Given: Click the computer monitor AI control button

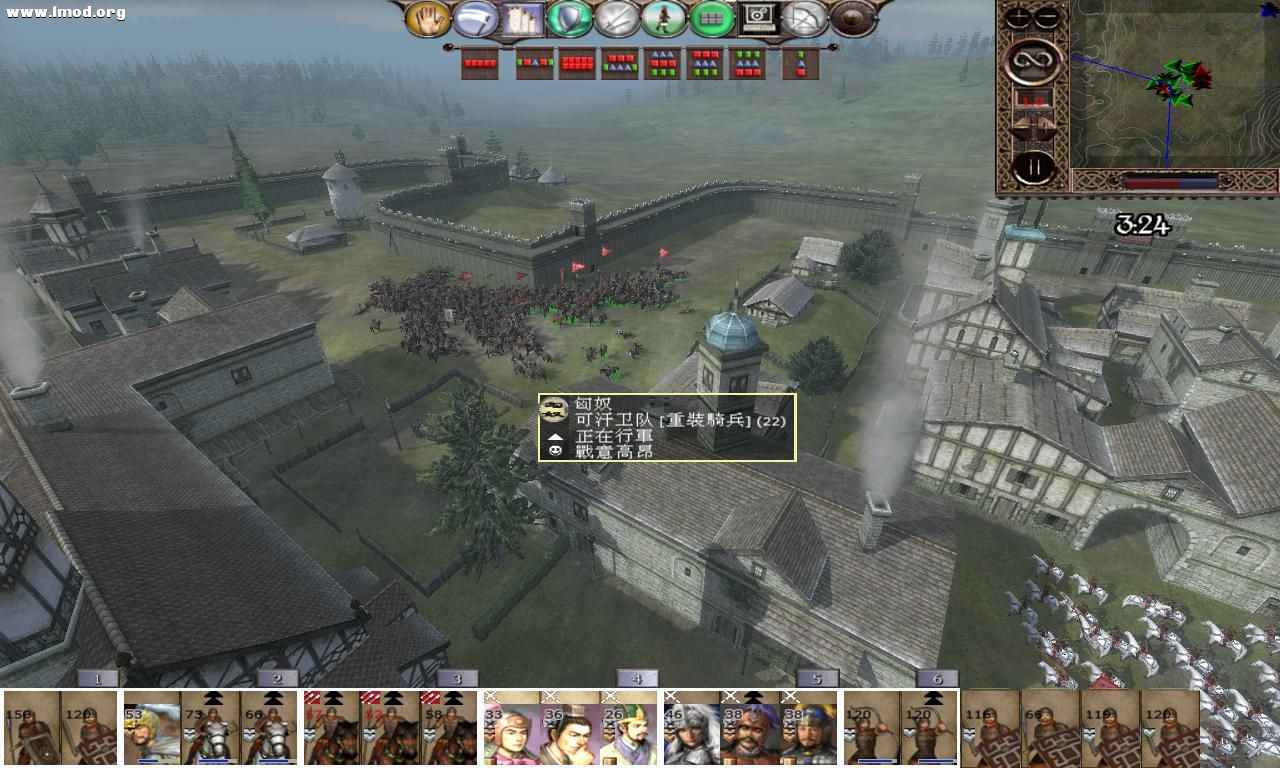Looking at the screenshot, I should click(758, 18).
